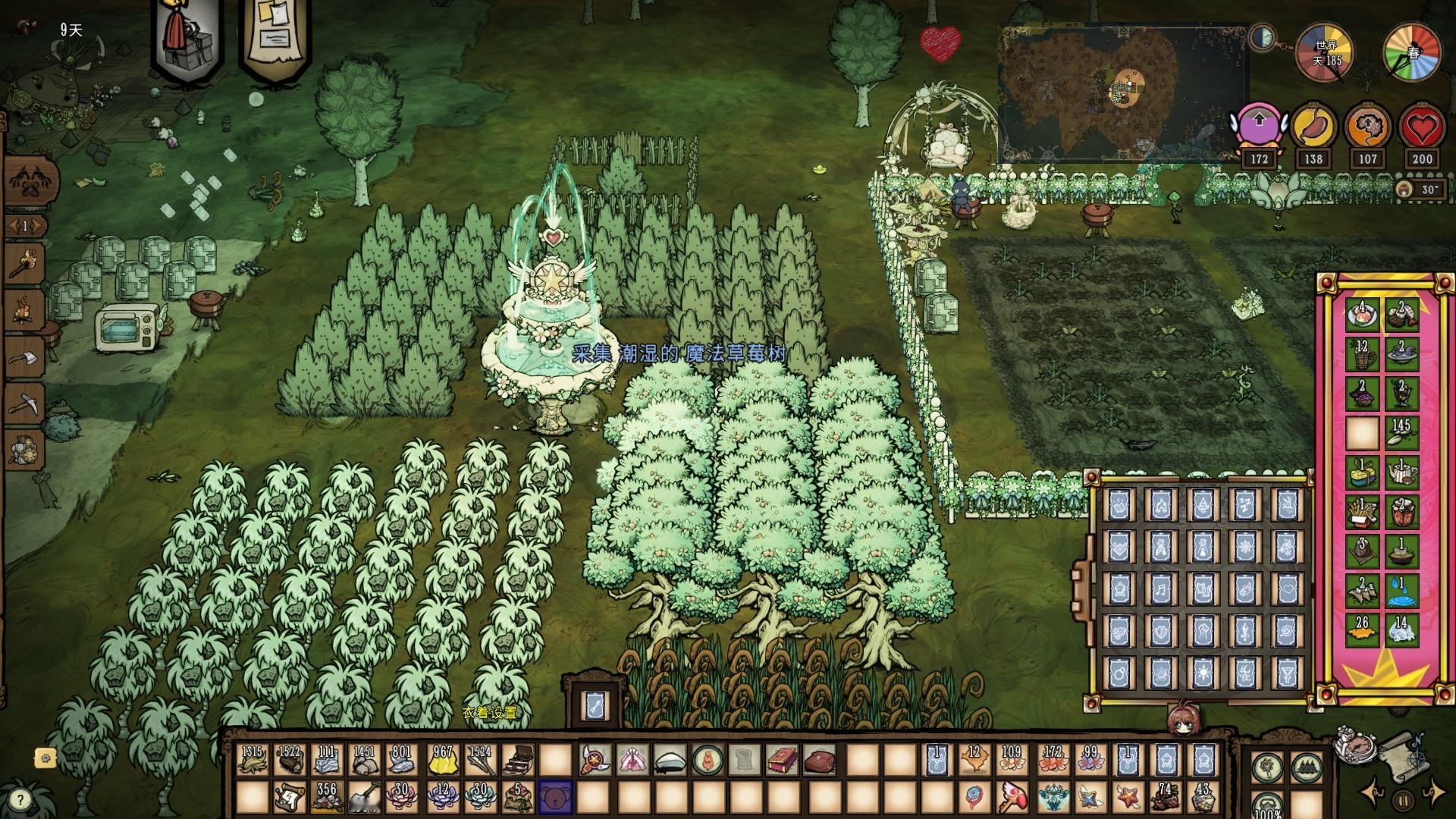Select the fire card in the card grid

(x=1160, y=505)
